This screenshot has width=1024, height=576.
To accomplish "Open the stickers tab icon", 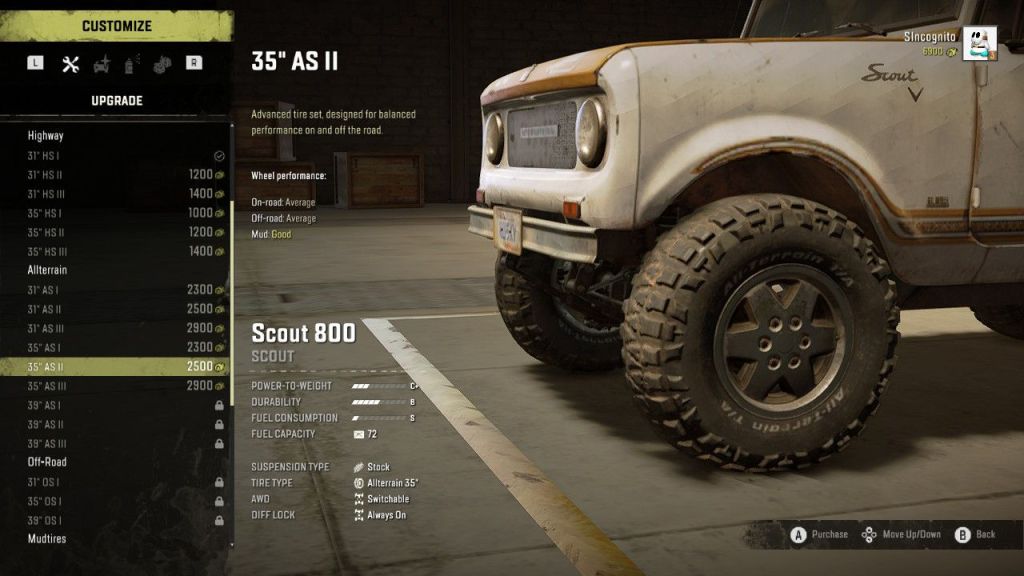I will click(x=161, y=64).
